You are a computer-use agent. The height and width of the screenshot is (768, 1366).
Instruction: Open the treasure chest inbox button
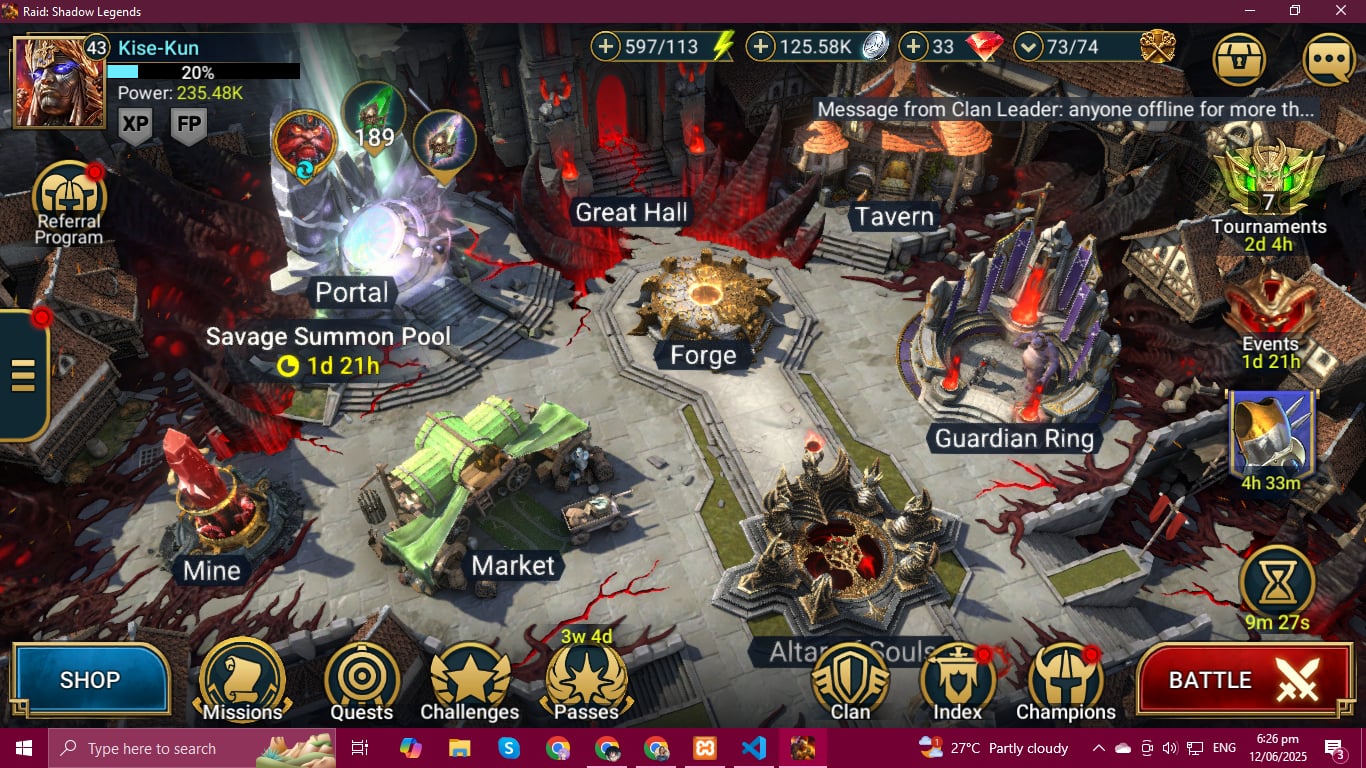click(1239, 59)
